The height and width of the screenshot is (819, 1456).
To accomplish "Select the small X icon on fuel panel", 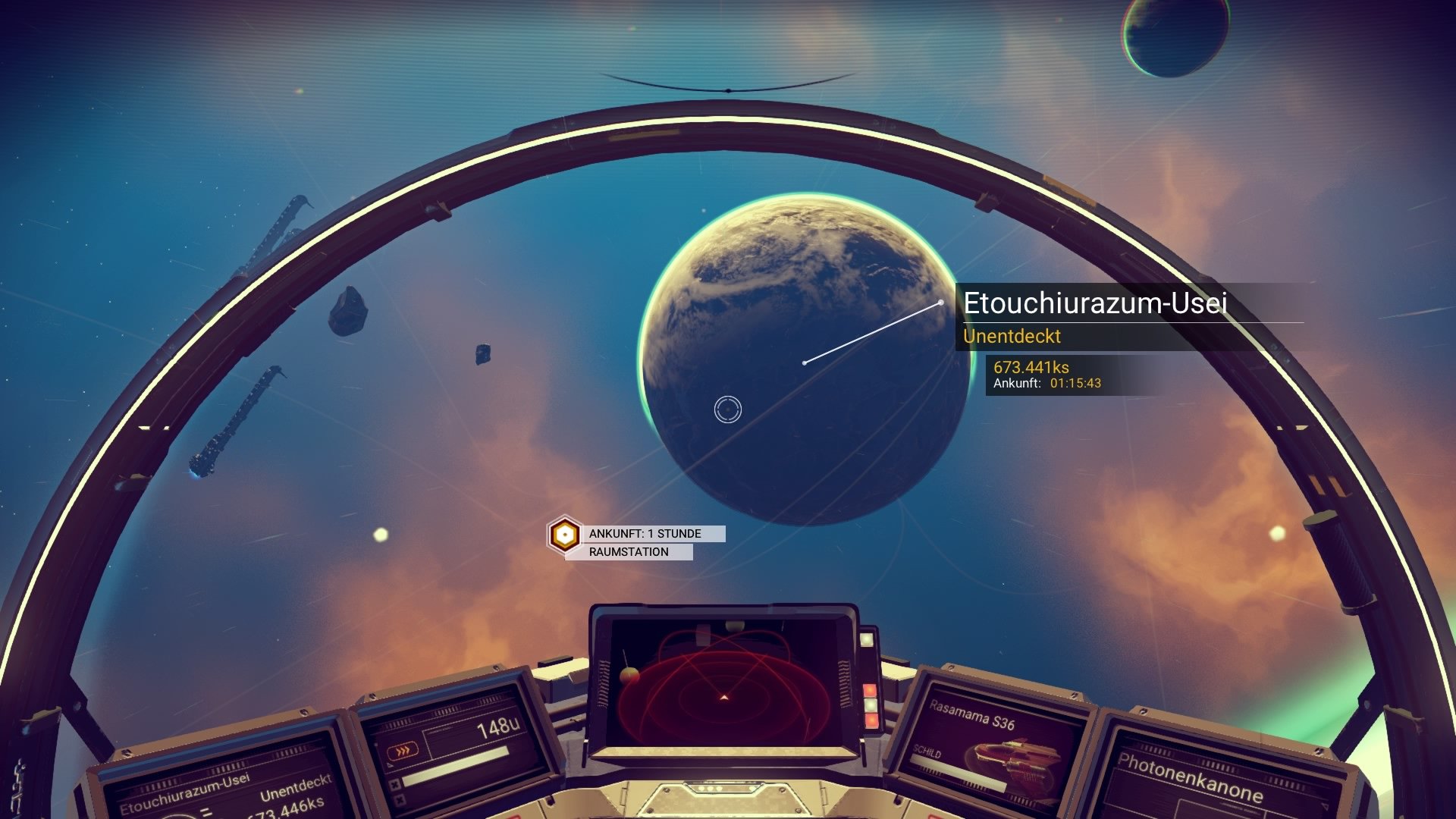I will [395, 783].
